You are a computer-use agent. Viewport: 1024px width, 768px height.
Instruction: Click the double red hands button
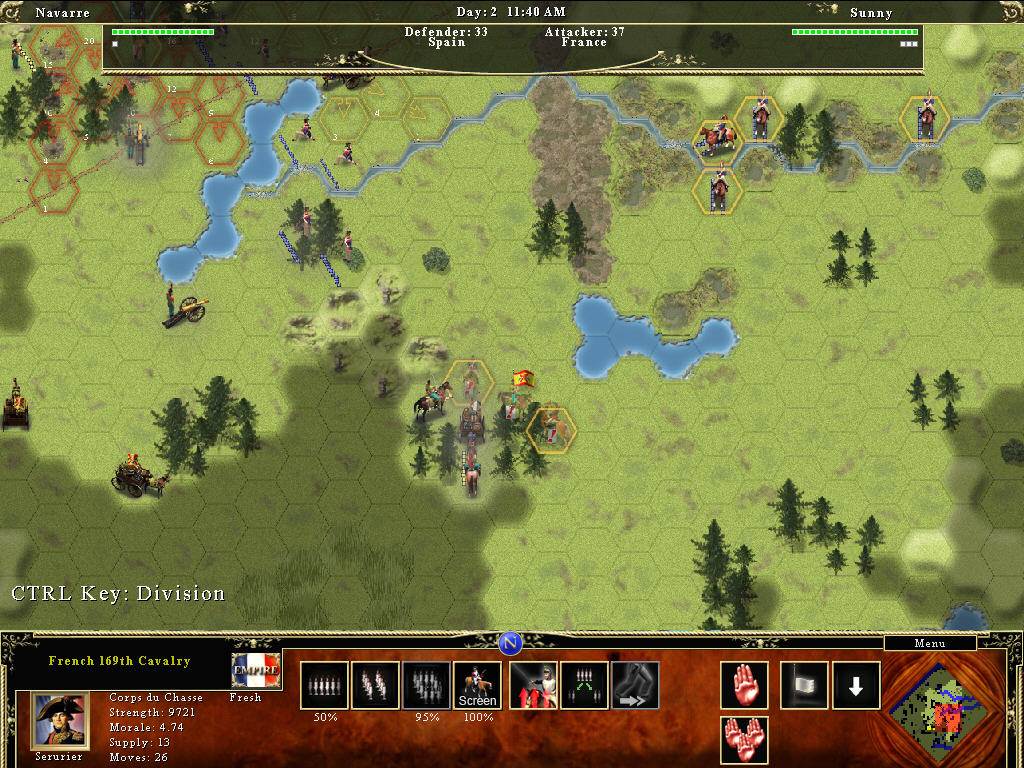[x=744, y=740]
